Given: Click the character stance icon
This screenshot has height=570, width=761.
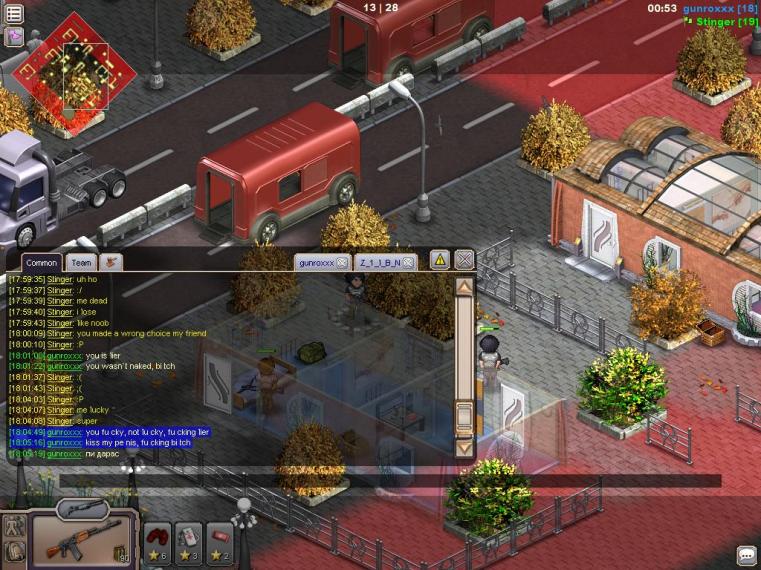Looking at the screenshot, I should [14, 526].
